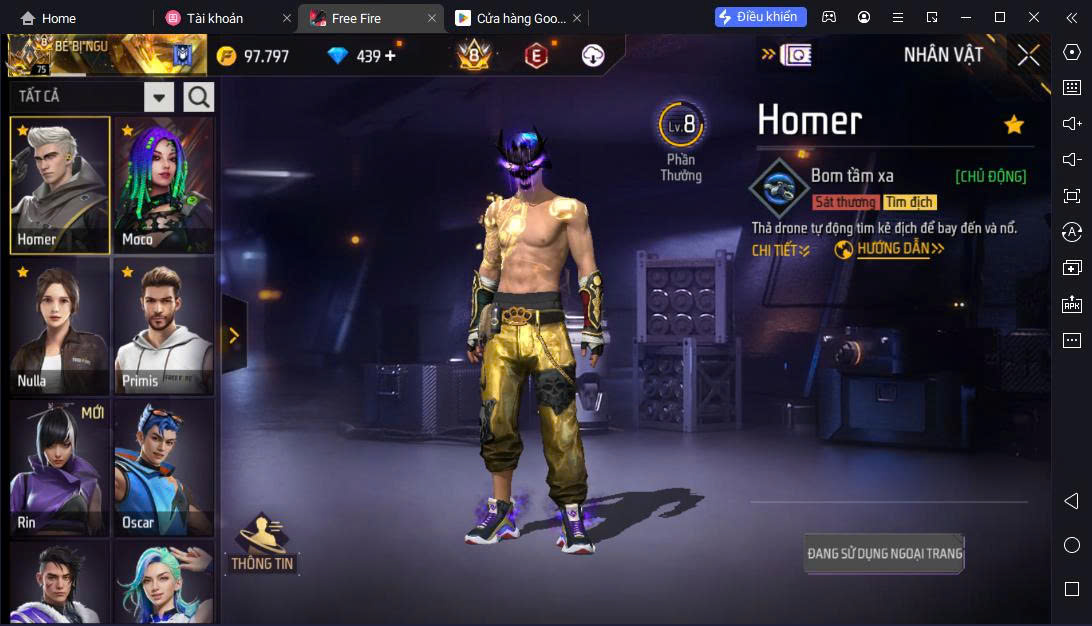Open the Tất Cả filter dropdown

tap(159, 97)
